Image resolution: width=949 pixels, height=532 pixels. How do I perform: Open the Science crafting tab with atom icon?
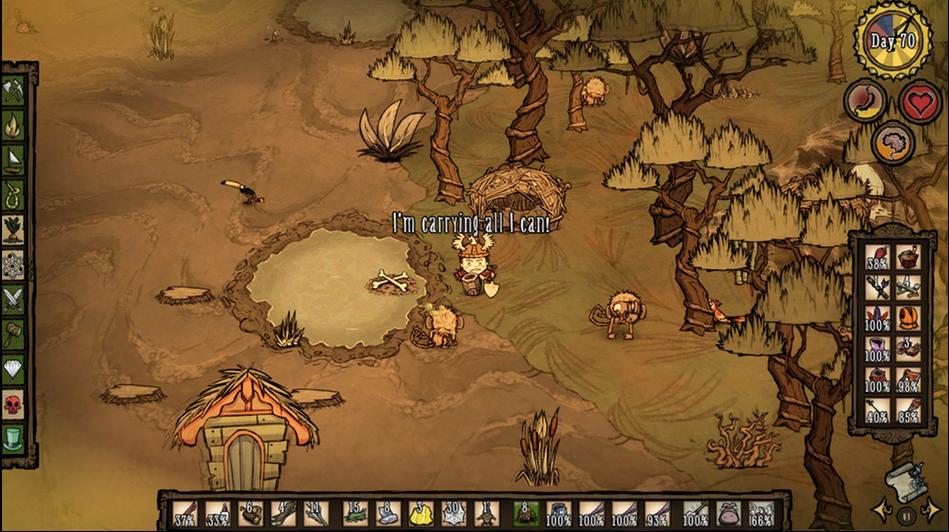(x=13, y=265)
